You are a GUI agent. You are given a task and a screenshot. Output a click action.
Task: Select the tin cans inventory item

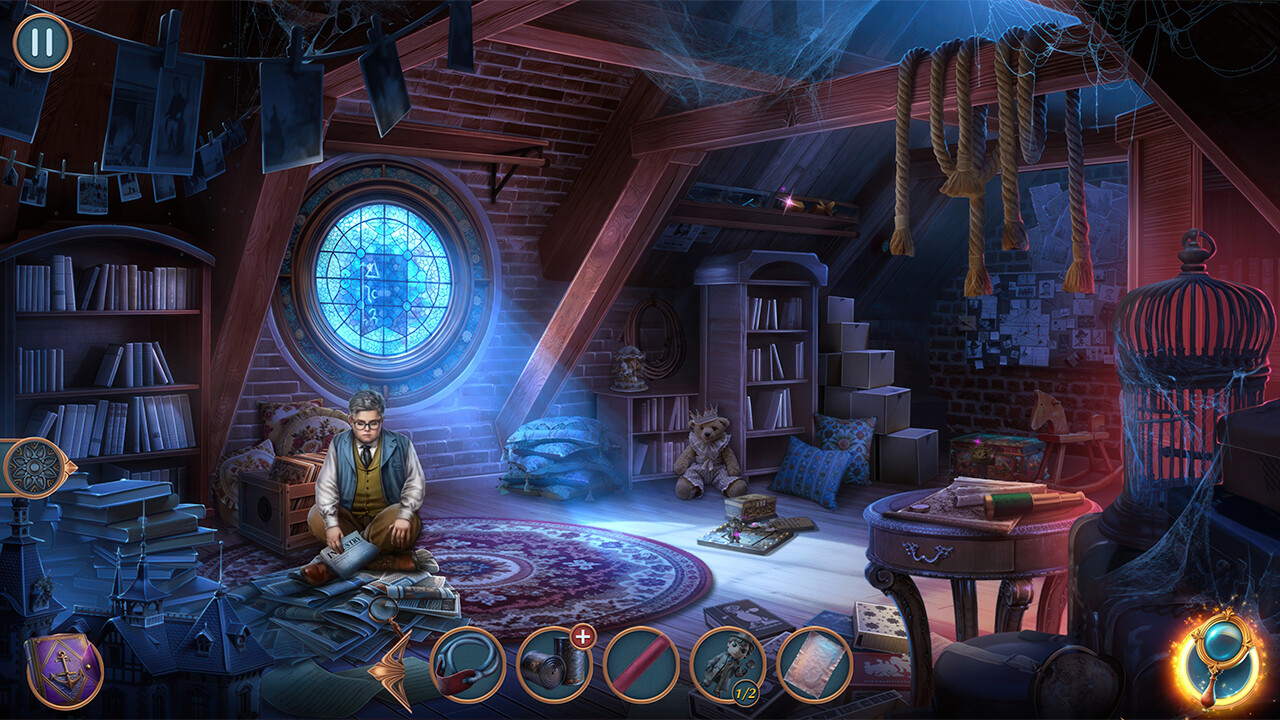553,666
